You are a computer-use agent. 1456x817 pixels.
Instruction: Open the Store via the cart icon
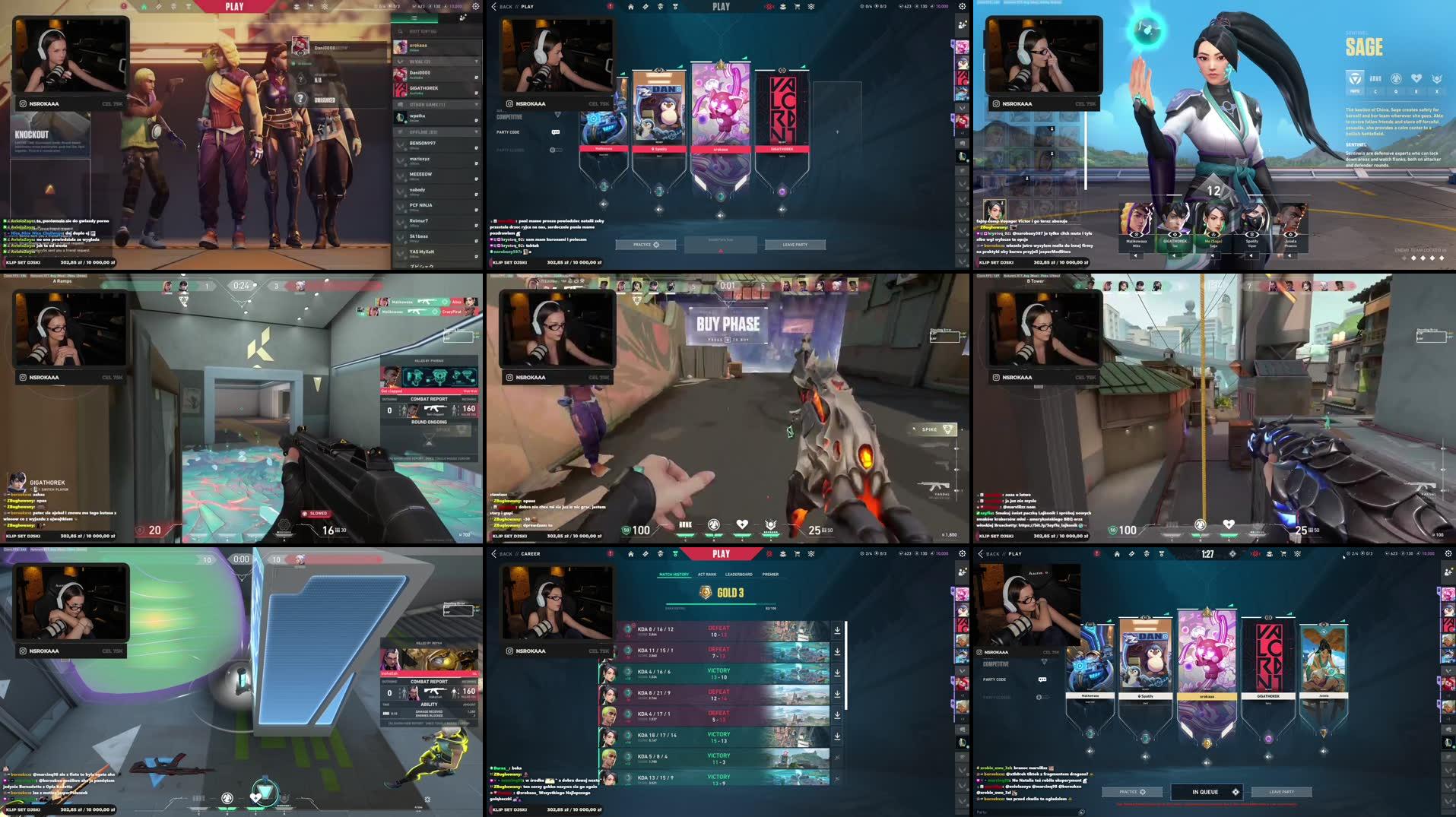pyautogui.click(x=796, y=6)
